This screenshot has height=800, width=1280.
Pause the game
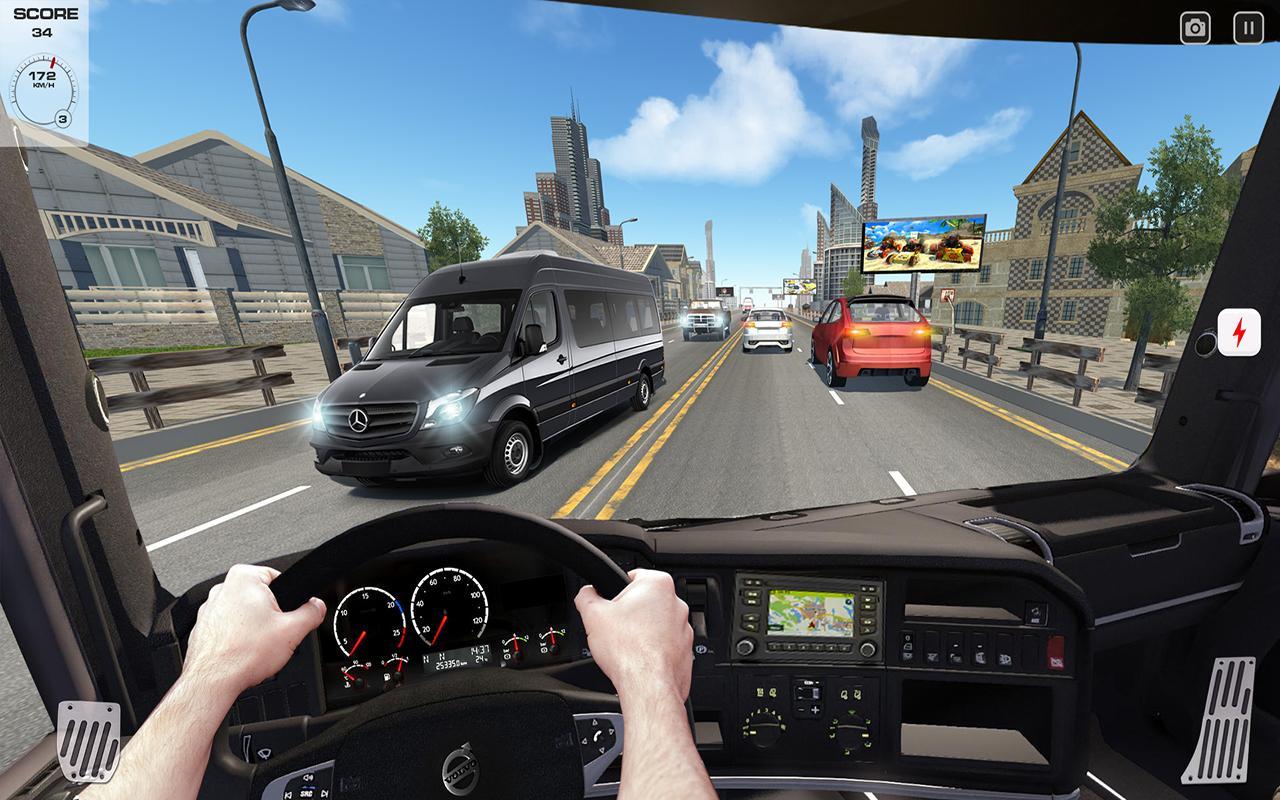pos(1248,28)
